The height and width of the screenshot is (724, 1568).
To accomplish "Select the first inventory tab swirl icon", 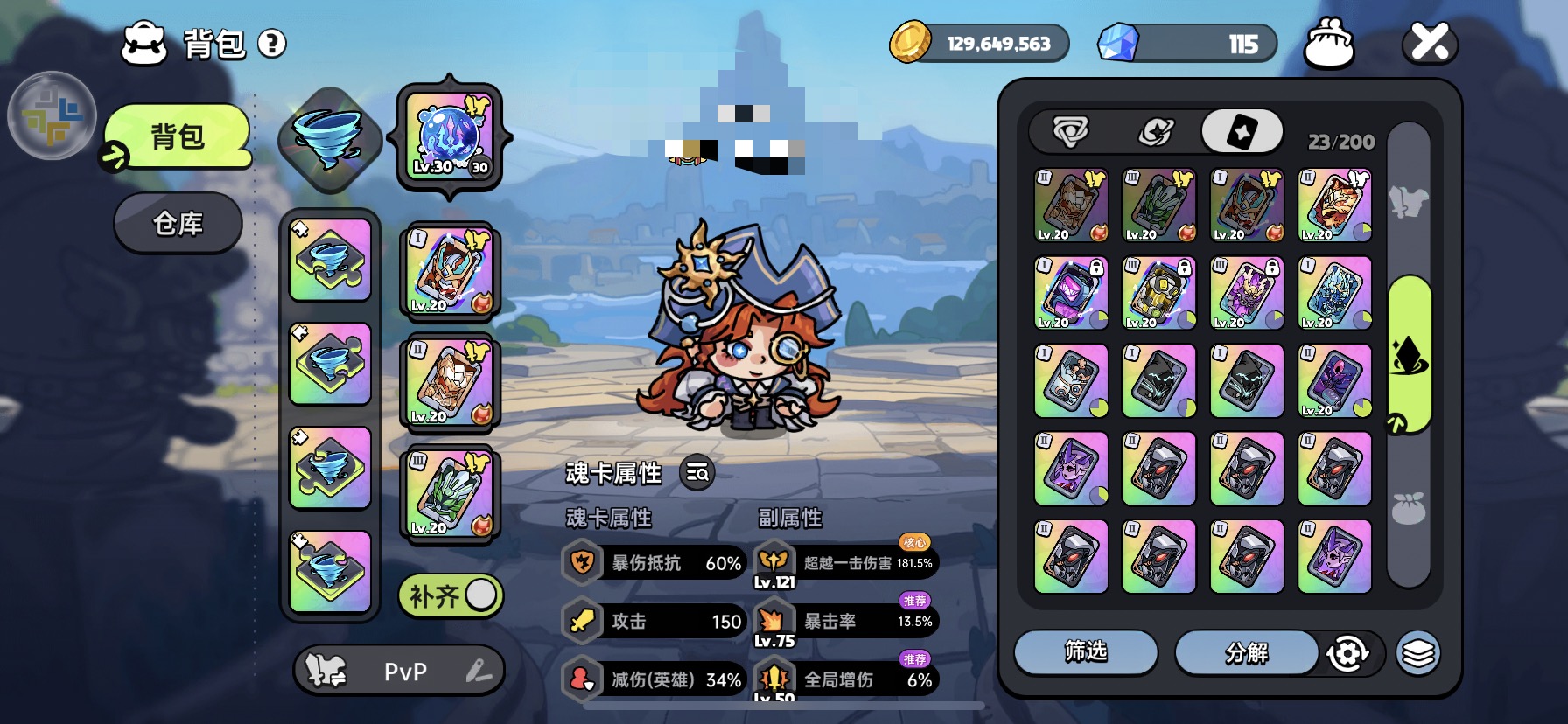I will point(1070,132).
